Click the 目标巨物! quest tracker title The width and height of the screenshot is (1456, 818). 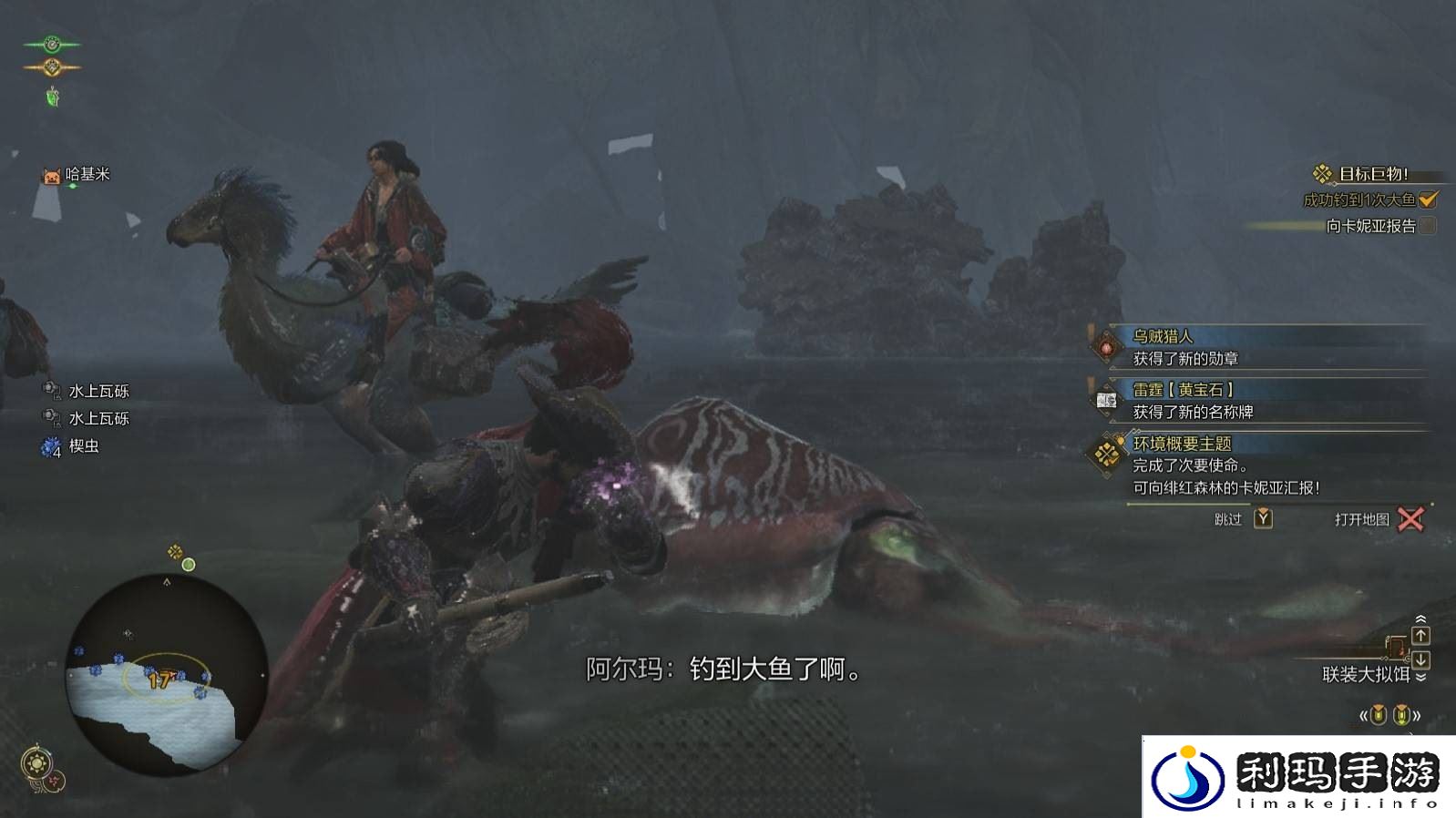1372,174
